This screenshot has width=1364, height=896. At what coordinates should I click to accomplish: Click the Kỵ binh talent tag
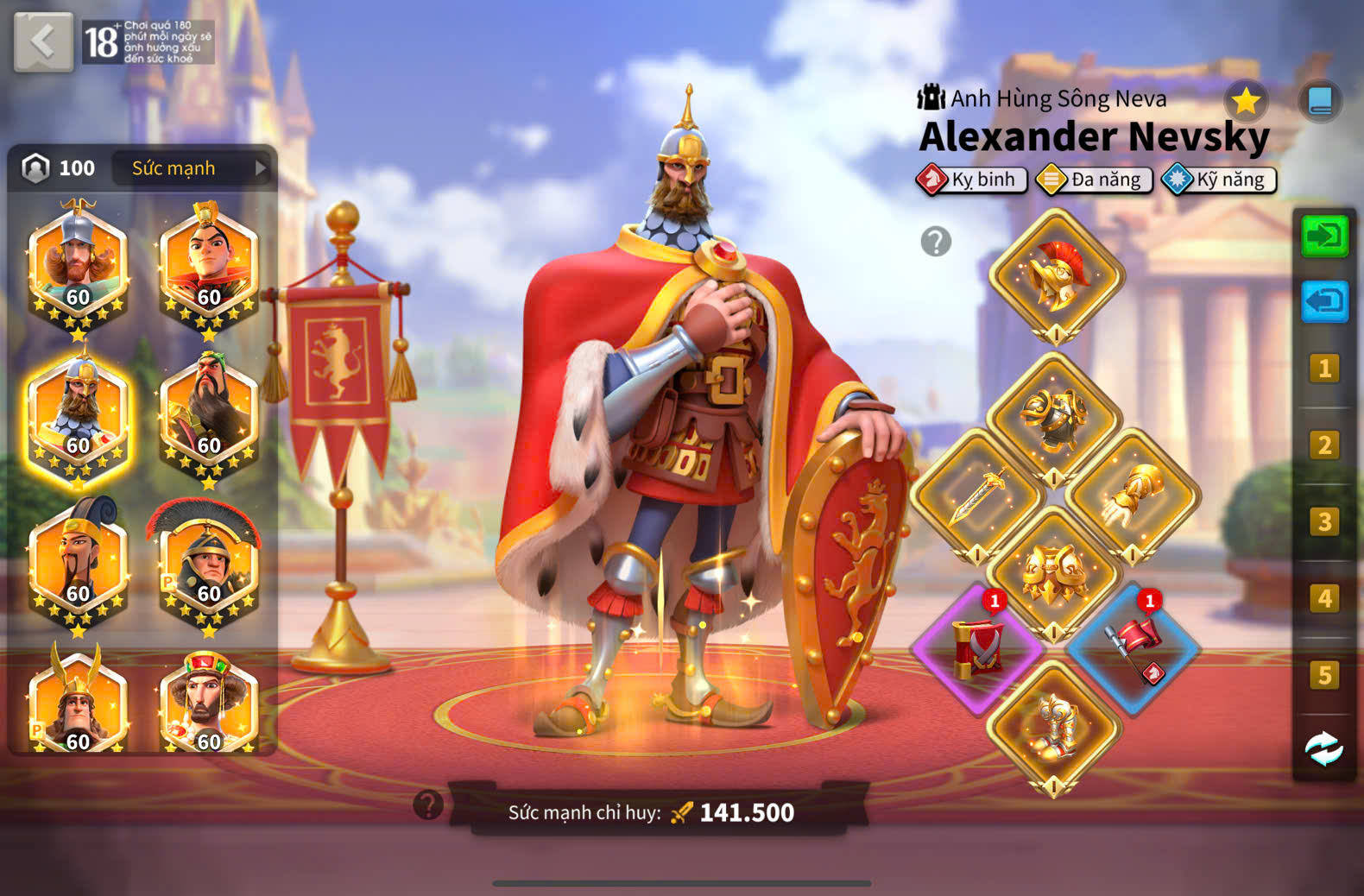972,180
